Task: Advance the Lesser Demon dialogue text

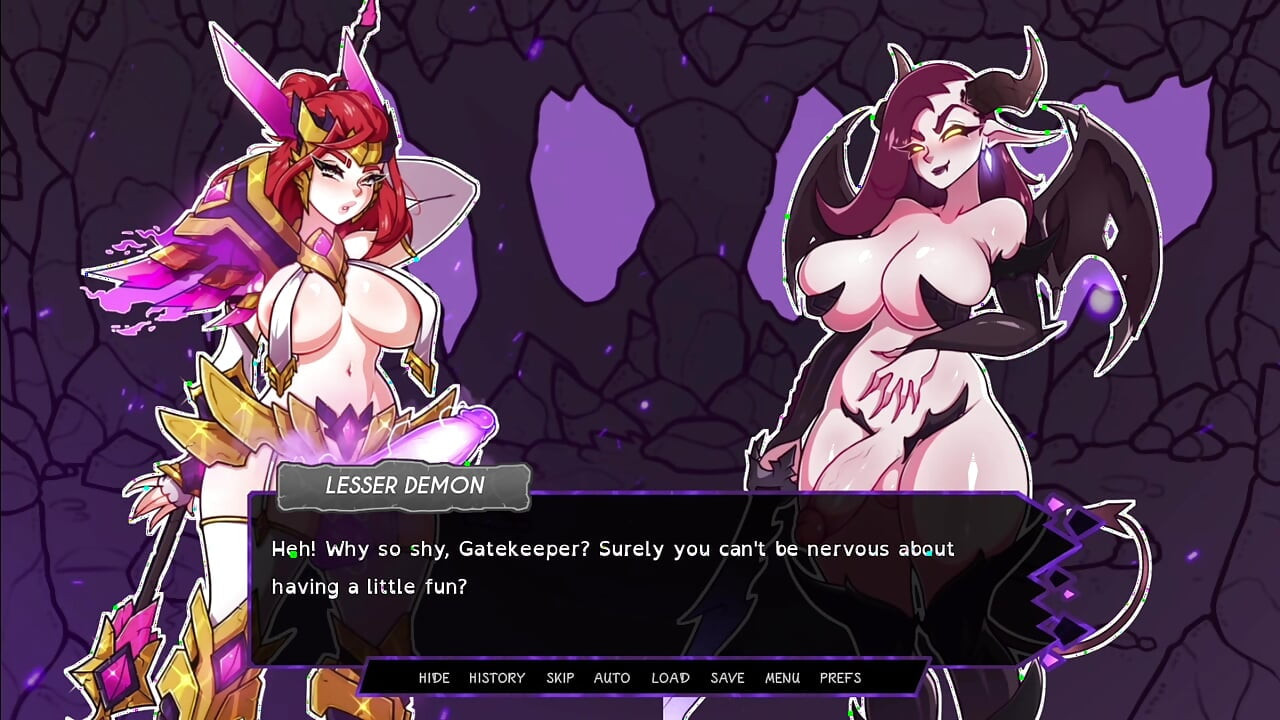Action: point(640,590)
